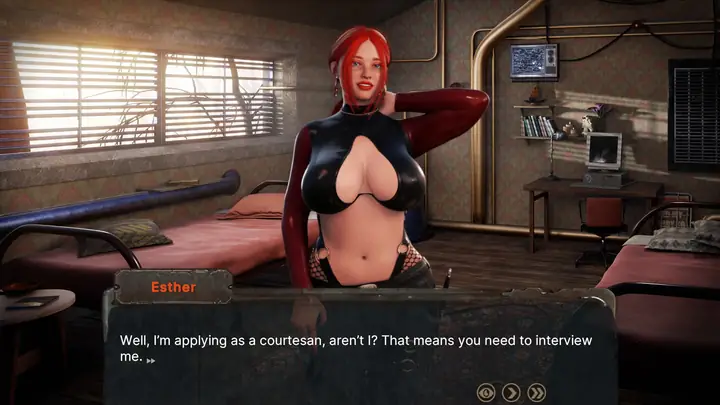This screenshot has height=405, width=720.
Task: Hide the dialogue box with the eye icon
Action: click(x=486, y=392)
